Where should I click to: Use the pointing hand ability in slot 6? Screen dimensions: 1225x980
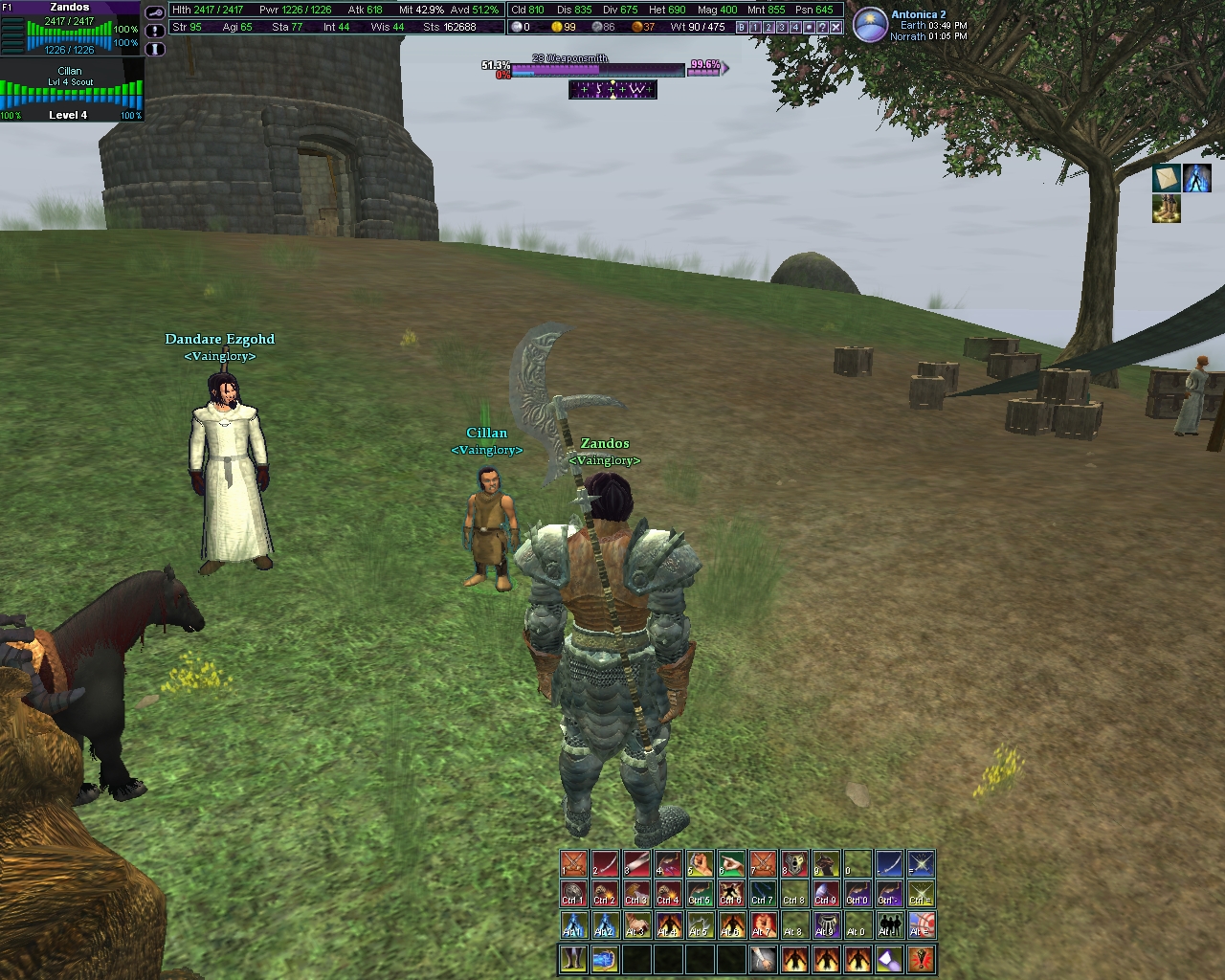(731, 864)
